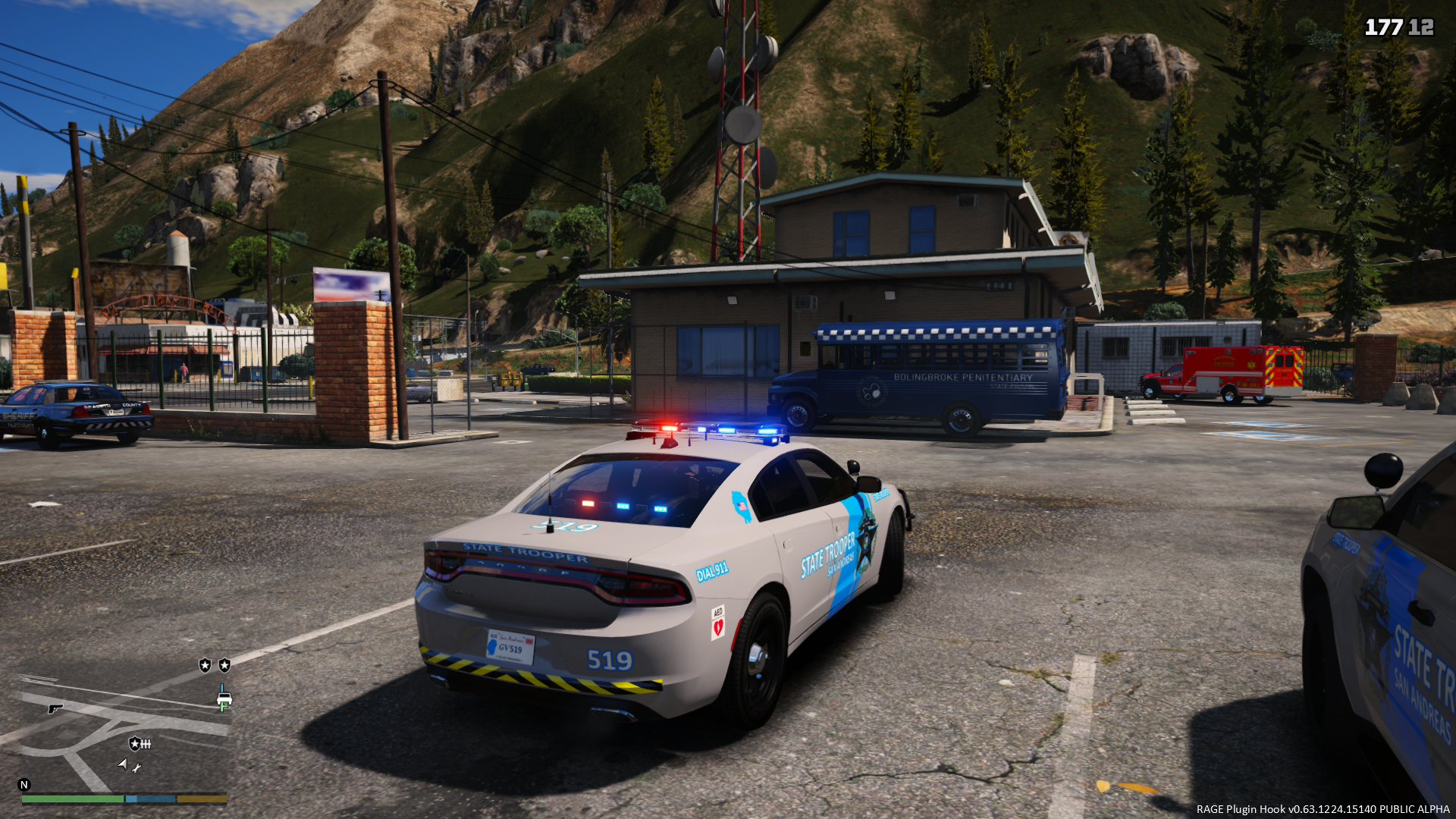This screenshot has width=1456, height=819.
Task: Select the pistol gun shop blip
Action: (55, 708)
